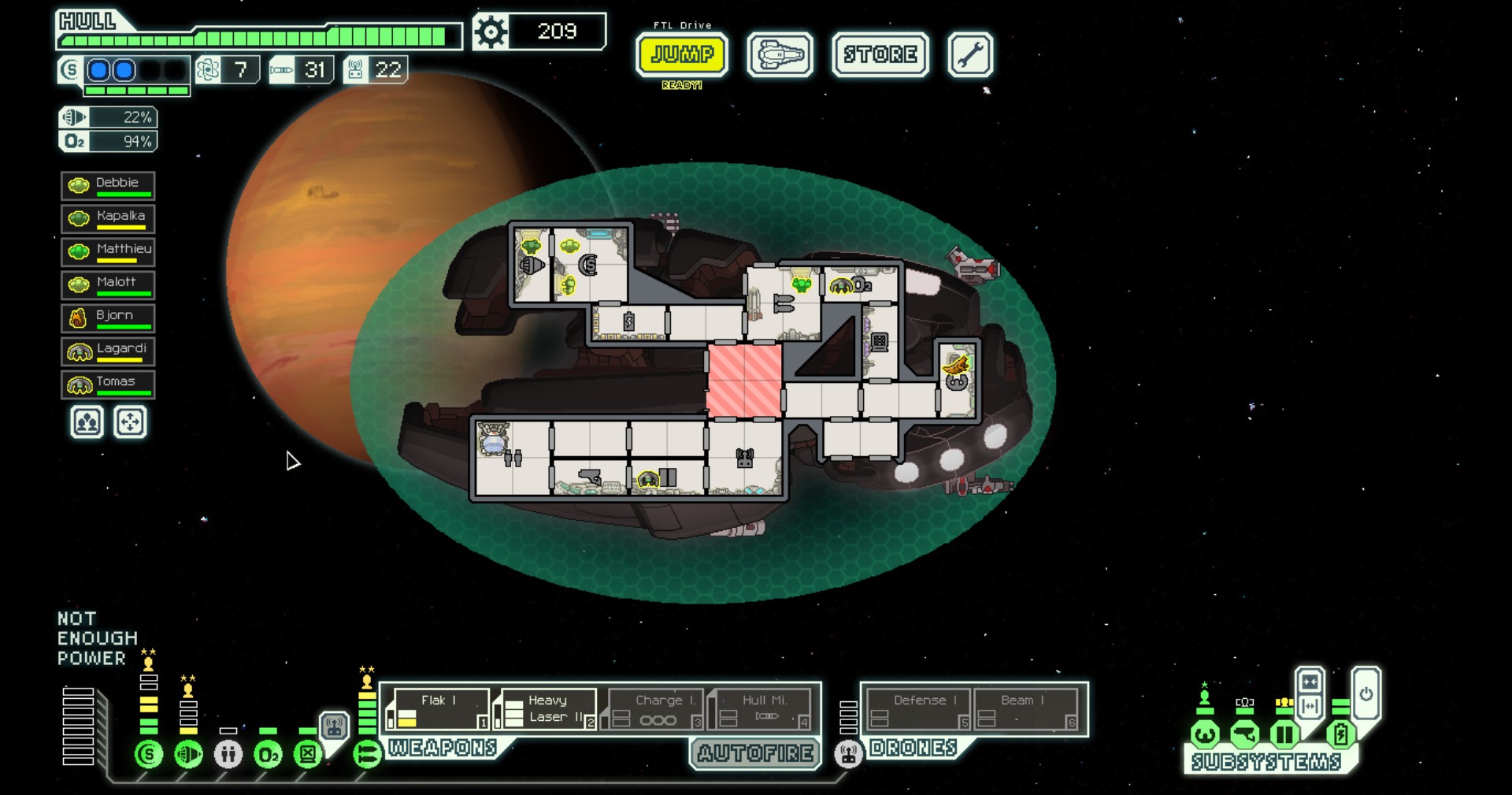Select the Heavy Laser II weapon
Screen dimensions: 1512x795
[547, 709]
